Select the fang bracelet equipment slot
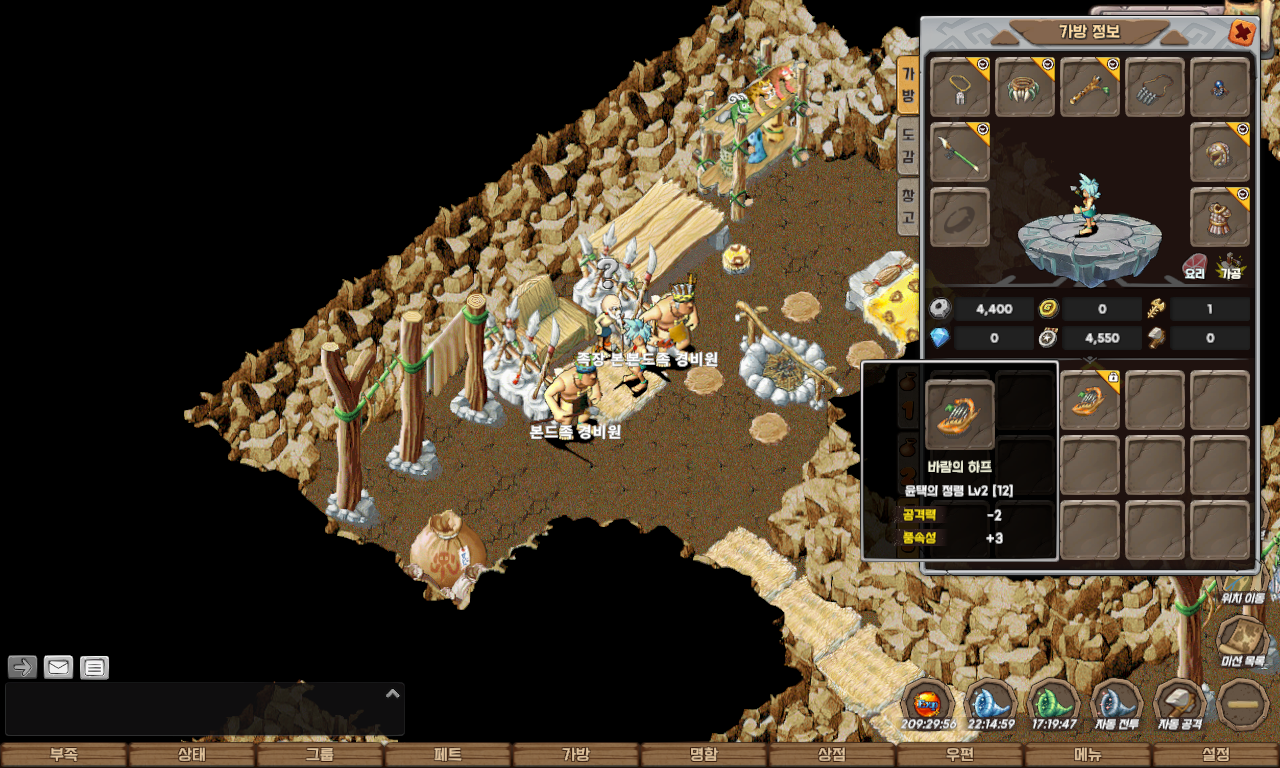This screenshot has width=1280, height=768. pyautogui.click(x=1025, y=87)
